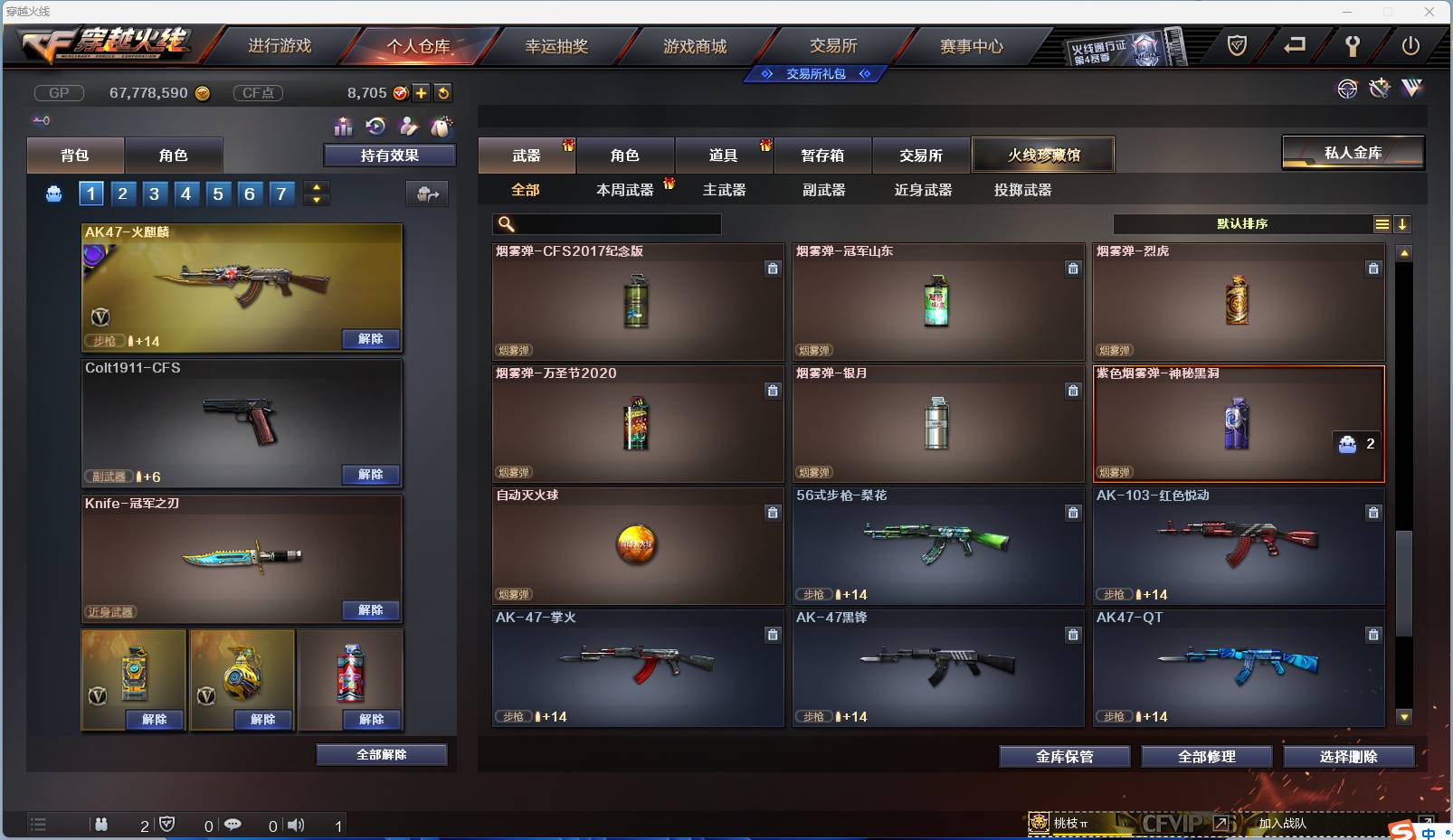
Task: Open the CF点 recharge plus icon
Action: coord(421,92)
